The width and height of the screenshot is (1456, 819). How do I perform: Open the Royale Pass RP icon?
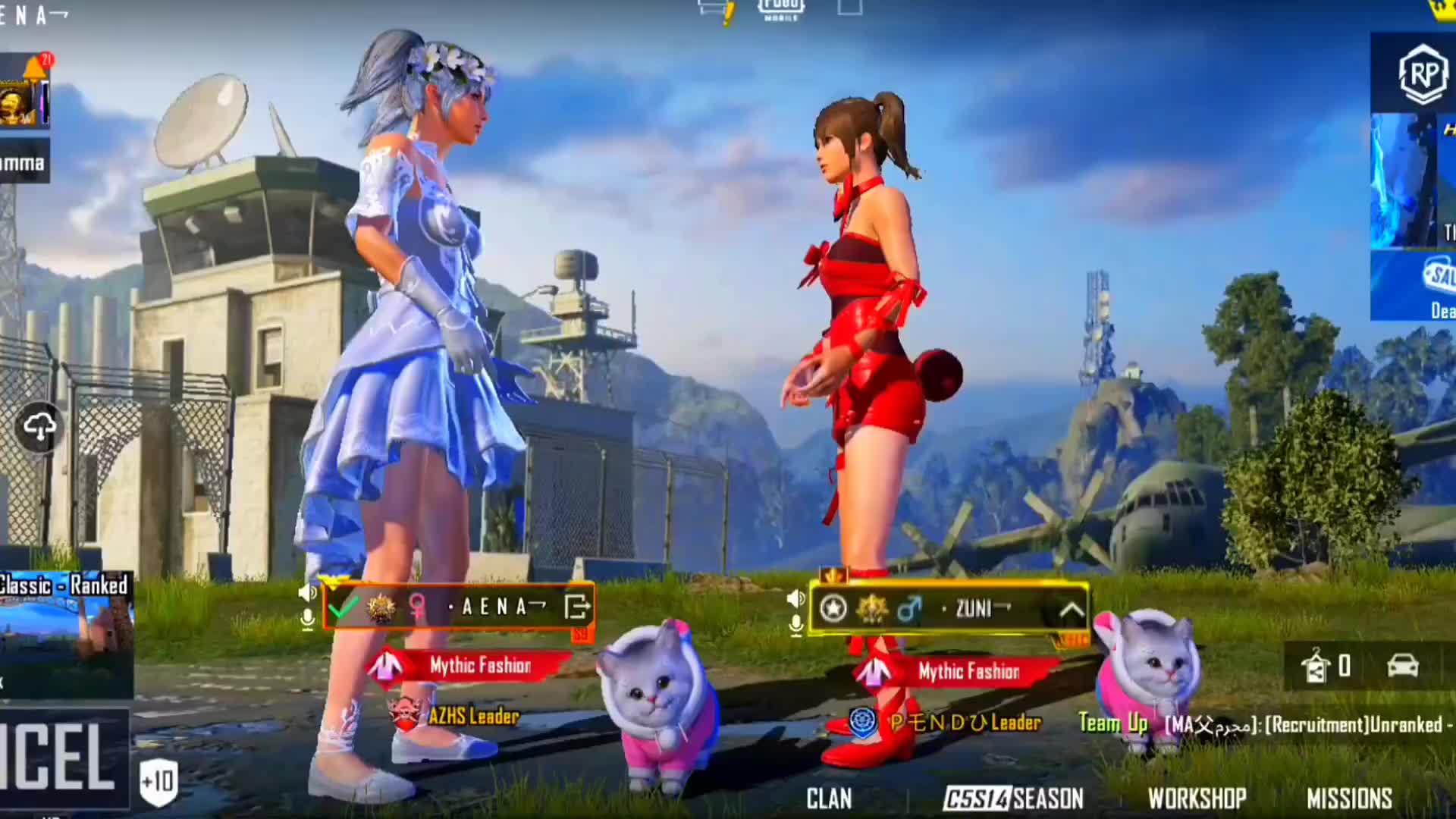[1422, 74]
